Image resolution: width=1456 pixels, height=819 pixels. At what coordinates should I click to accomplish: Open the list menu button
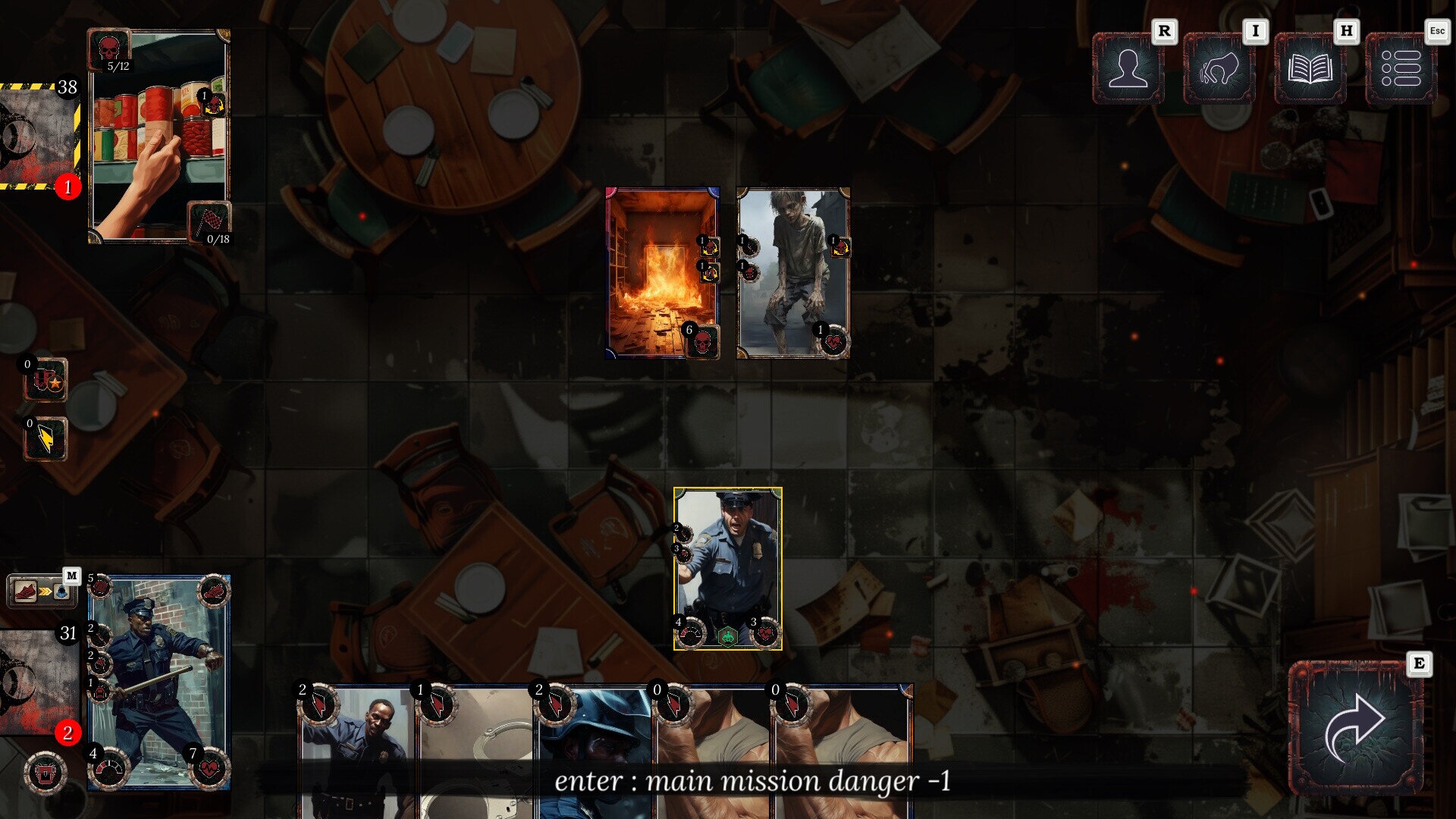pos(1401,68)
